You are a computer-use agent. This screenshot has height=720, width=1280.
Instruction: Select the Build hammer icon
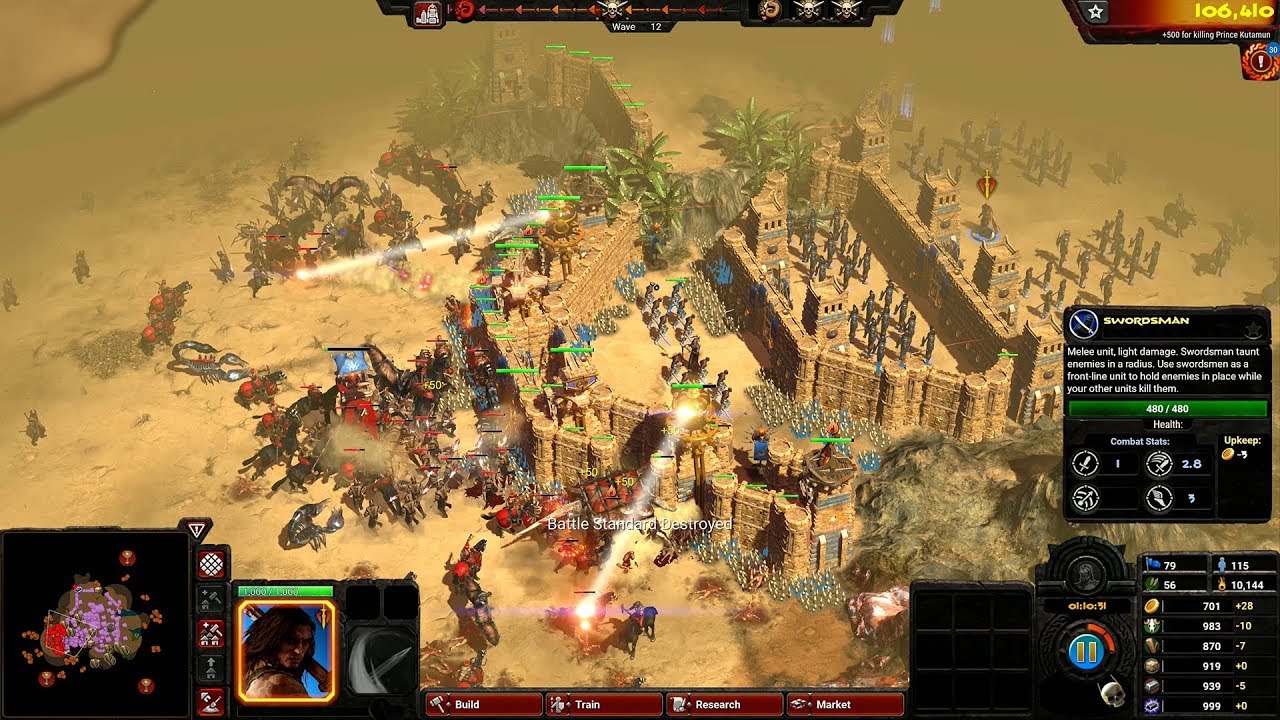tap(439, 704)
